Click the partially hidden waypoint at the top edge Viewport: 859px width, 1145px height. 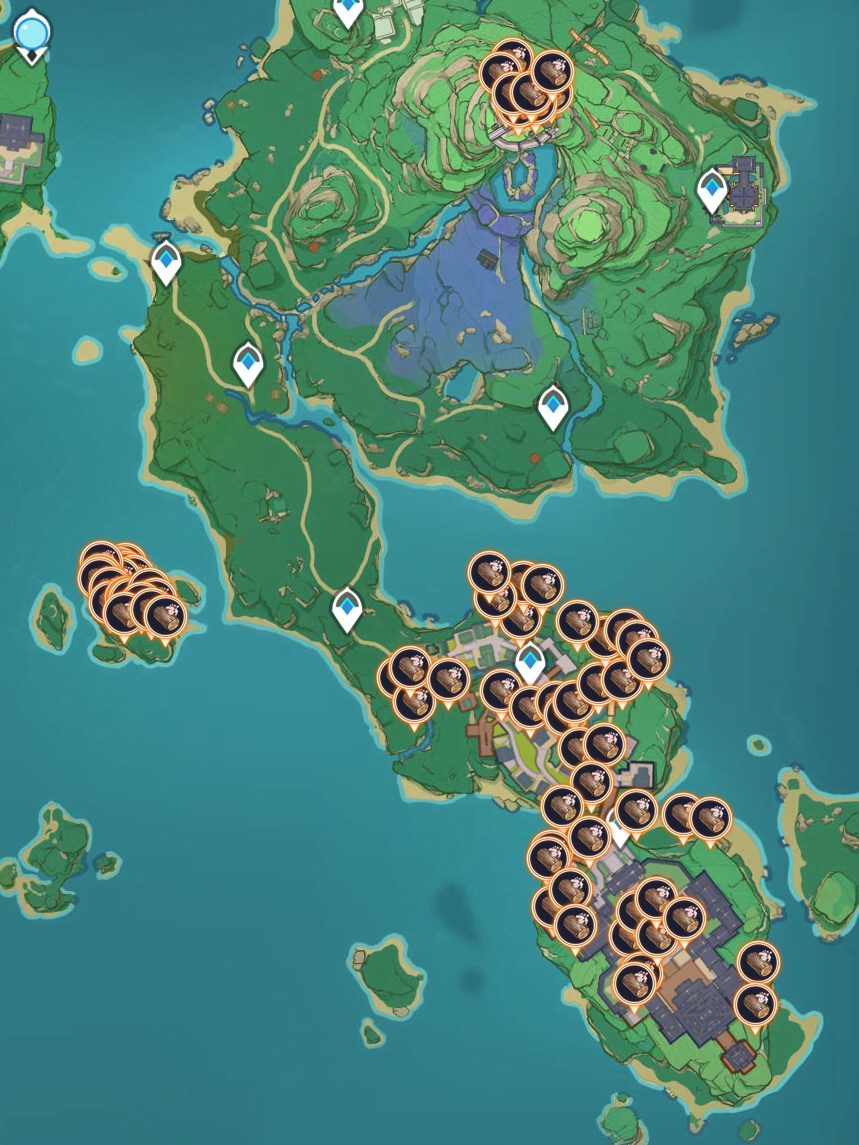348,10
